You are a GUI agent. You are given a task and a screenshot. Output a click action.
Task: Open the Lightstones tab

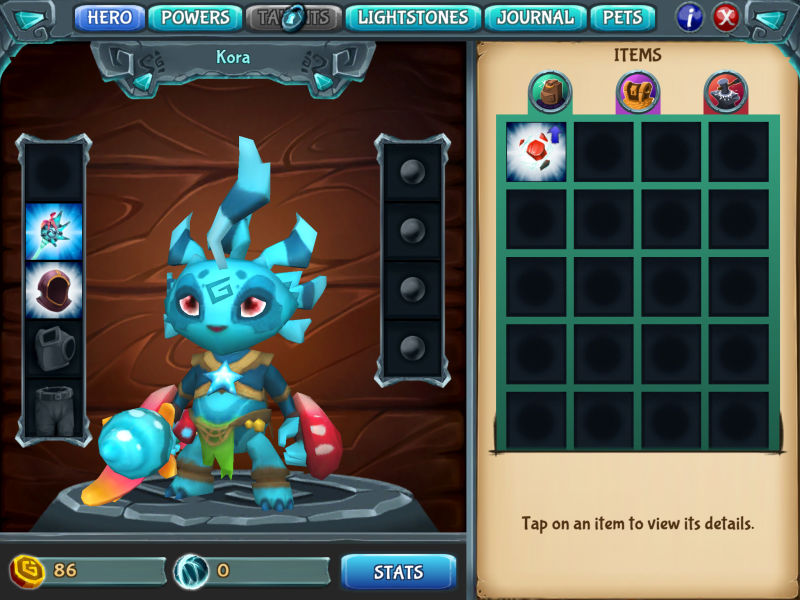coord(413,17)
